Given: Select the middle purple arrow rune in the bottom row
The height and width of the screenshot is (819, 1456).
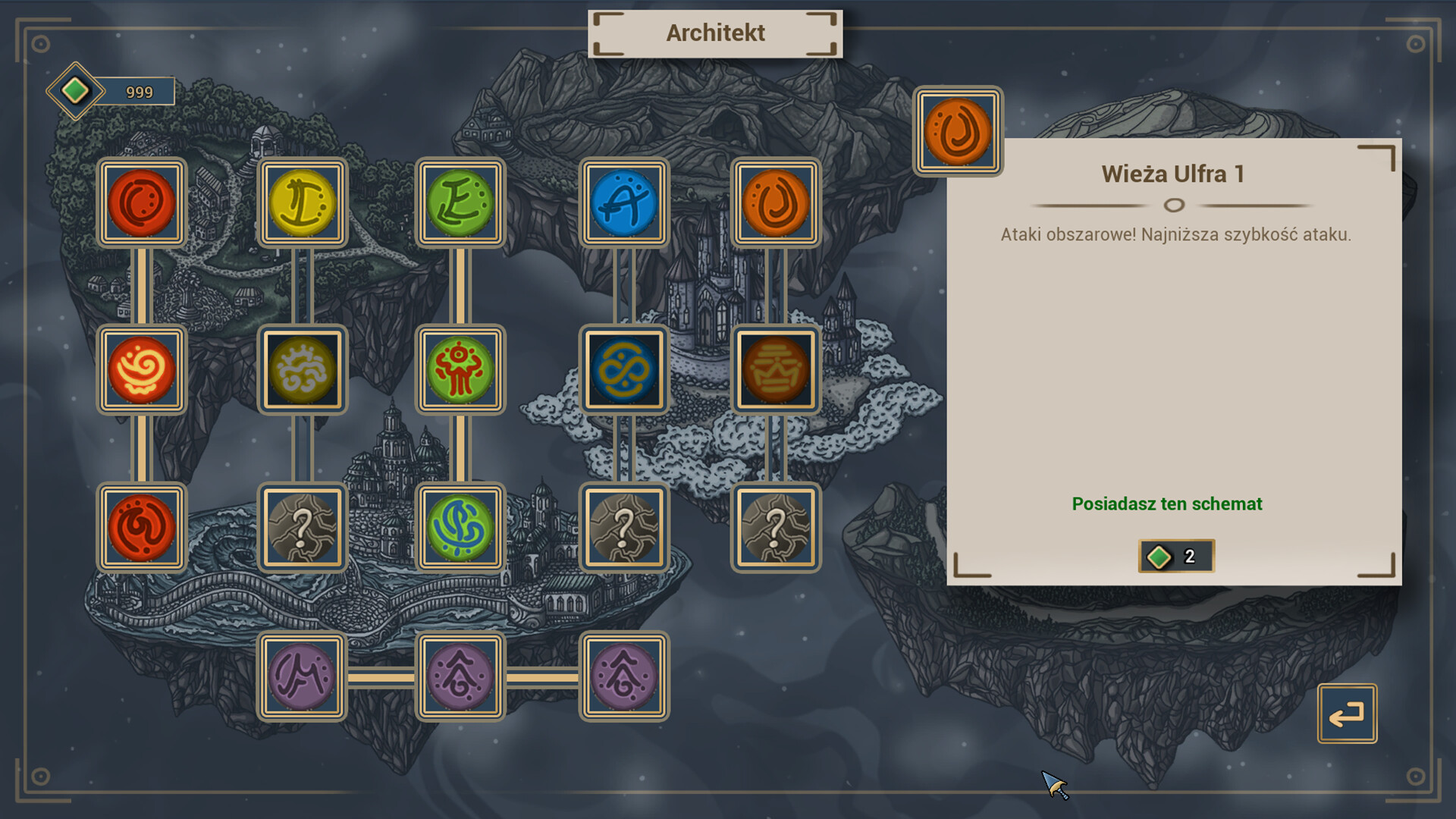Looking at the screenshot, I should tap(460, 679).
